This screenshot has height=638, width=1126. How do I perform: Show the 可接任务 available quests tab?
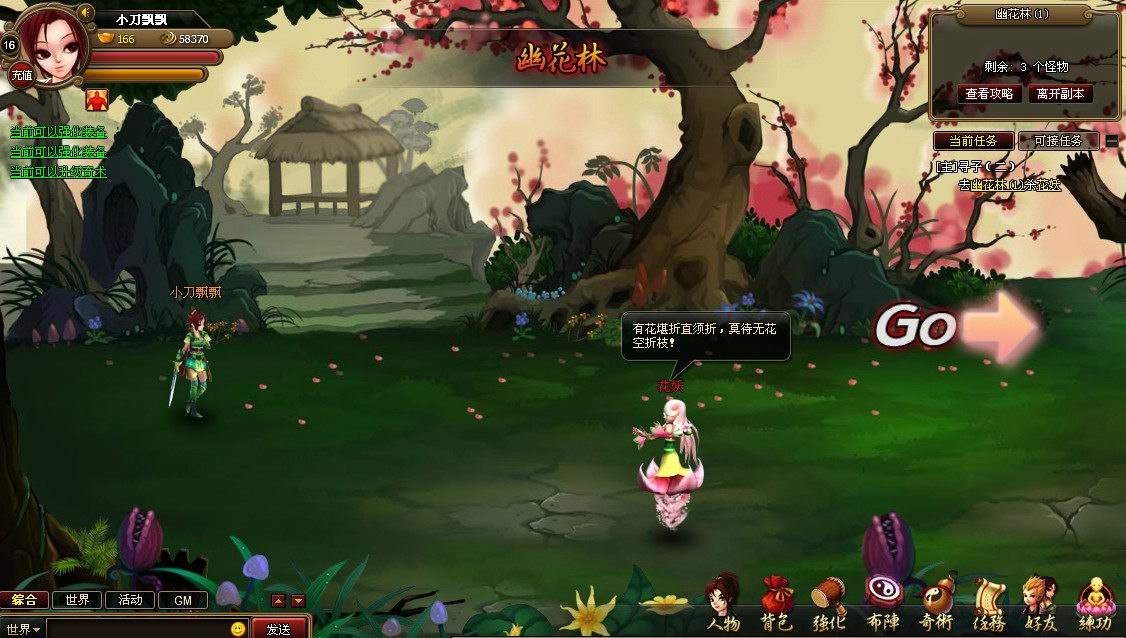tap(1058, 141)
